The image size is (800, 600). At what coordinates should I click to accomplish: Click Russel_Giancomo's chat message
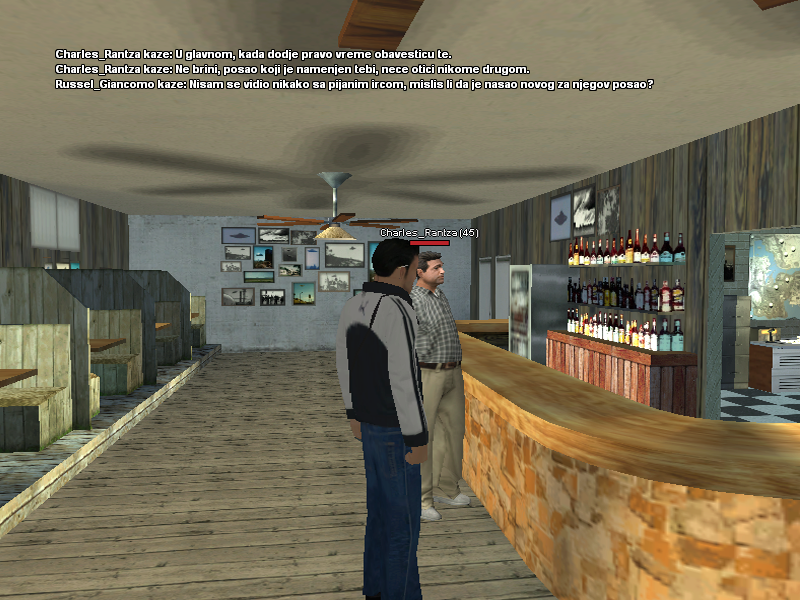tap(355, 84)
